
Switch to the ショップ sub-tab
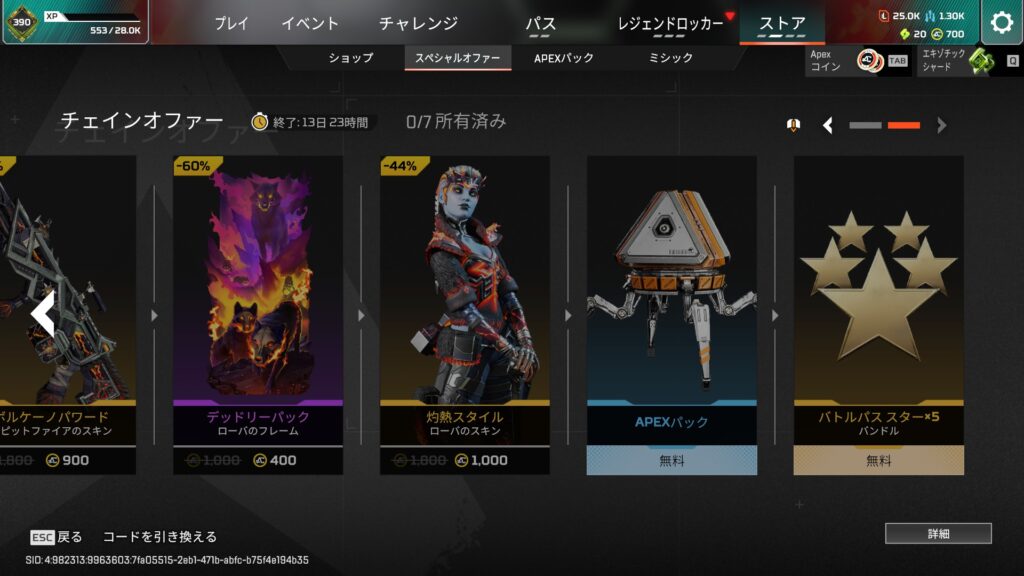(351, 58)
